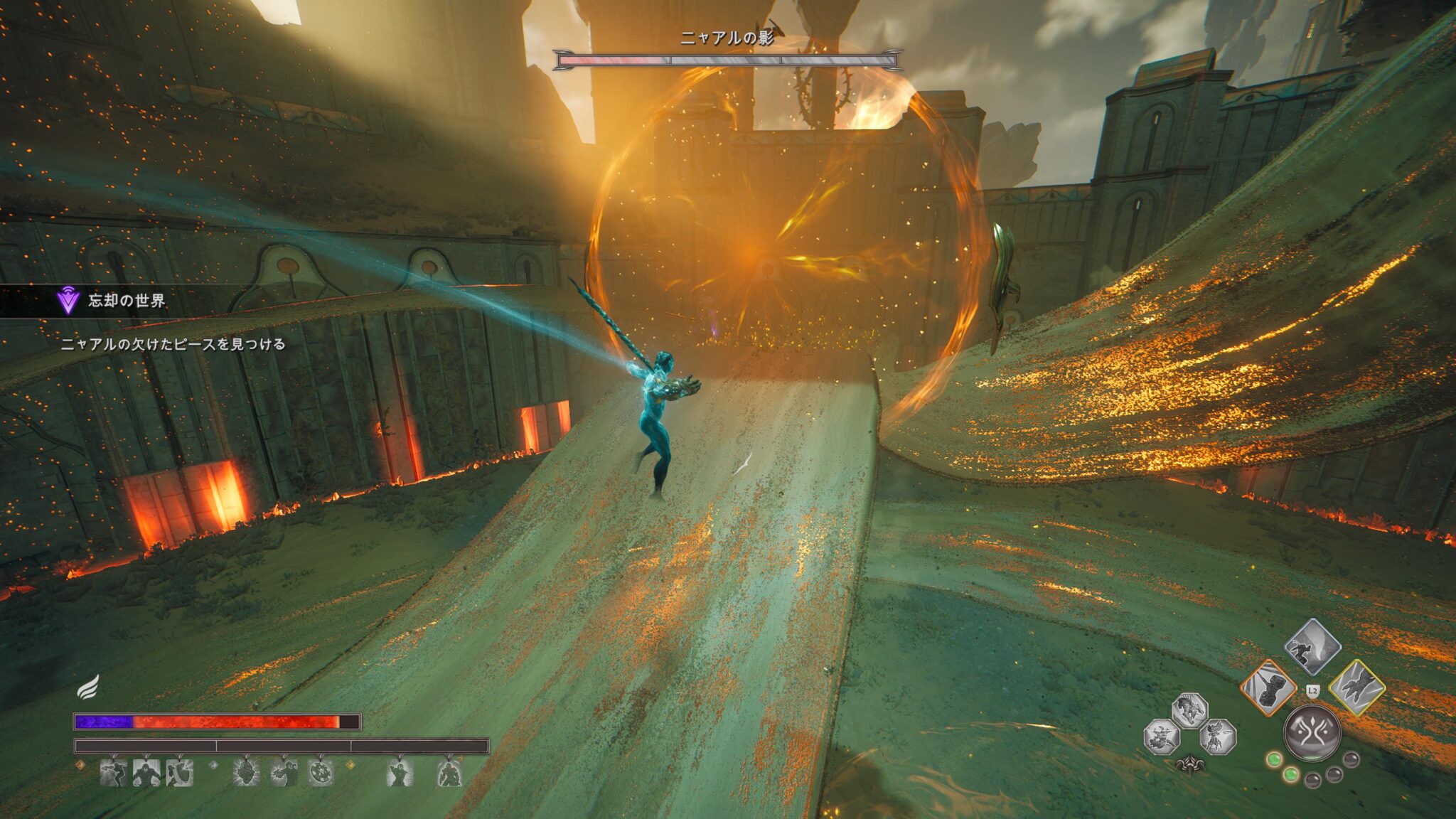Viewport: 1456px width, 819px height.
Task: Choose the left octagon creature icon
Action: point(1162,737)
